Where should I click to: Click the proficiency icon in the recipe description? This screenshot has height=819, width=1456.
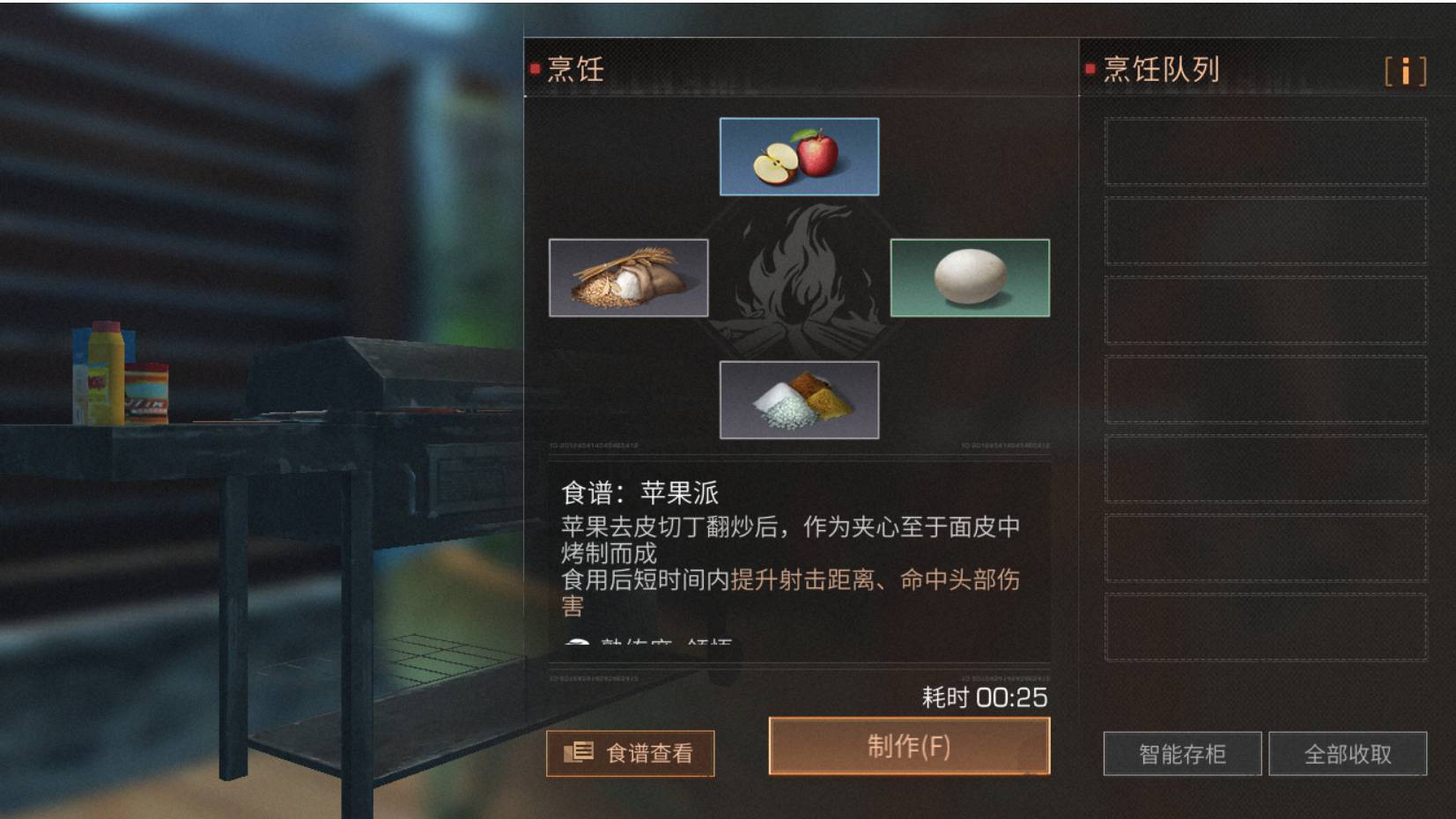tap(580, 640)
